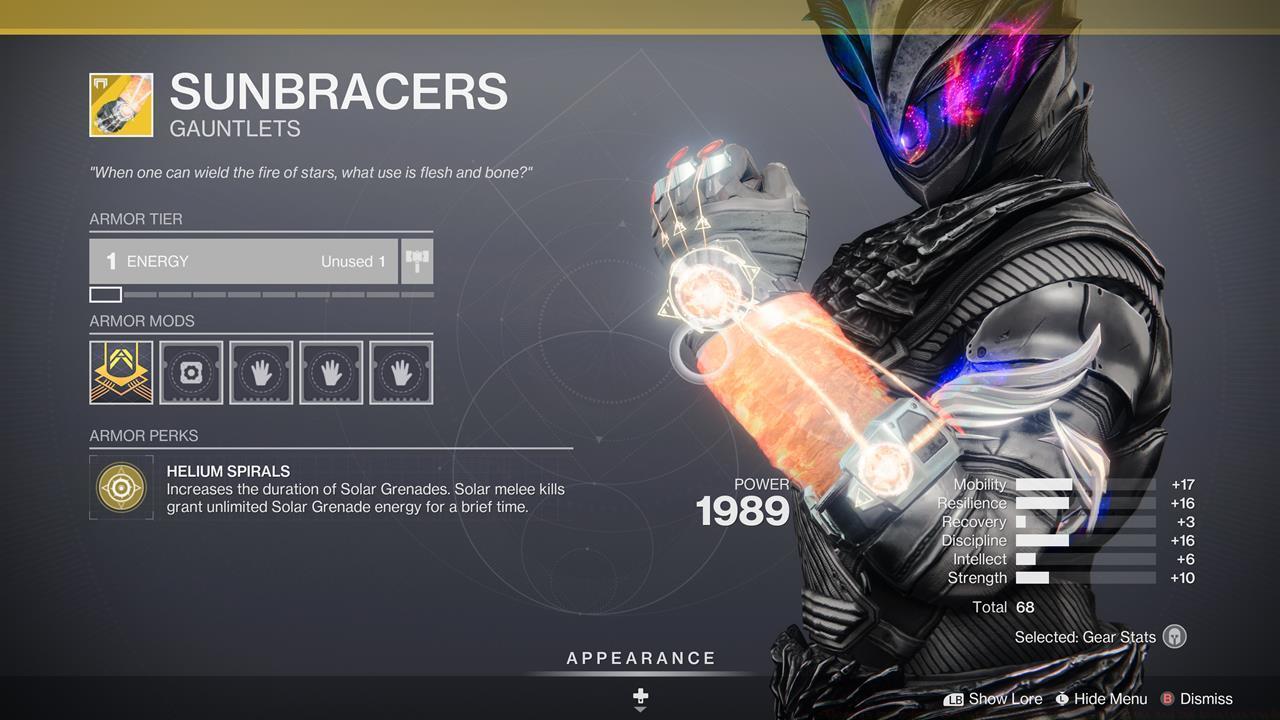Open the exotic intrinsic mod socket
This screenshot has height=720, width=1280.
(120, 373)
